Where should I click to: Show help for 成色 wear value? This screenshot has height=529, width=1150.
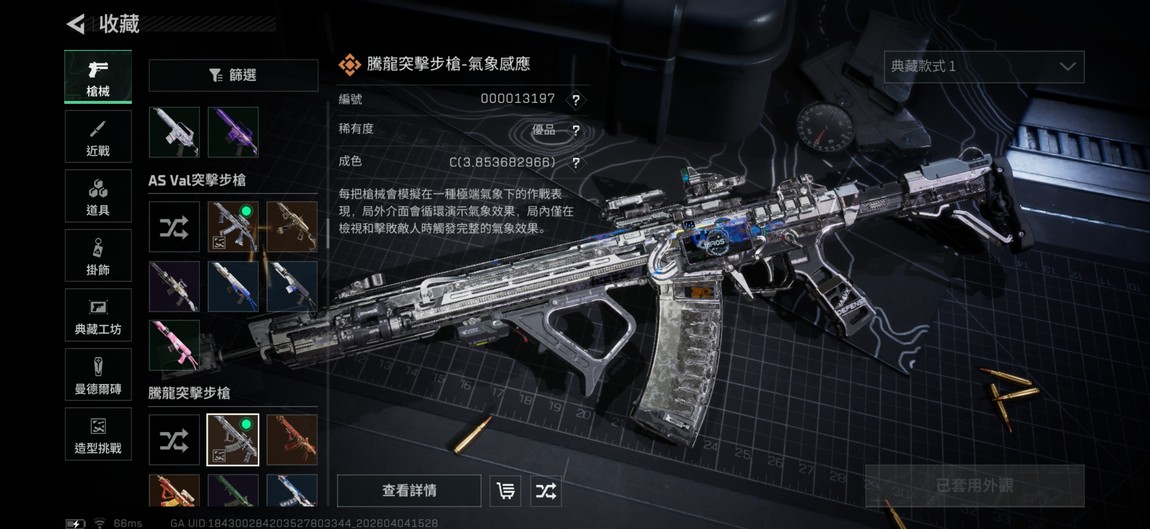coord(575,163)
